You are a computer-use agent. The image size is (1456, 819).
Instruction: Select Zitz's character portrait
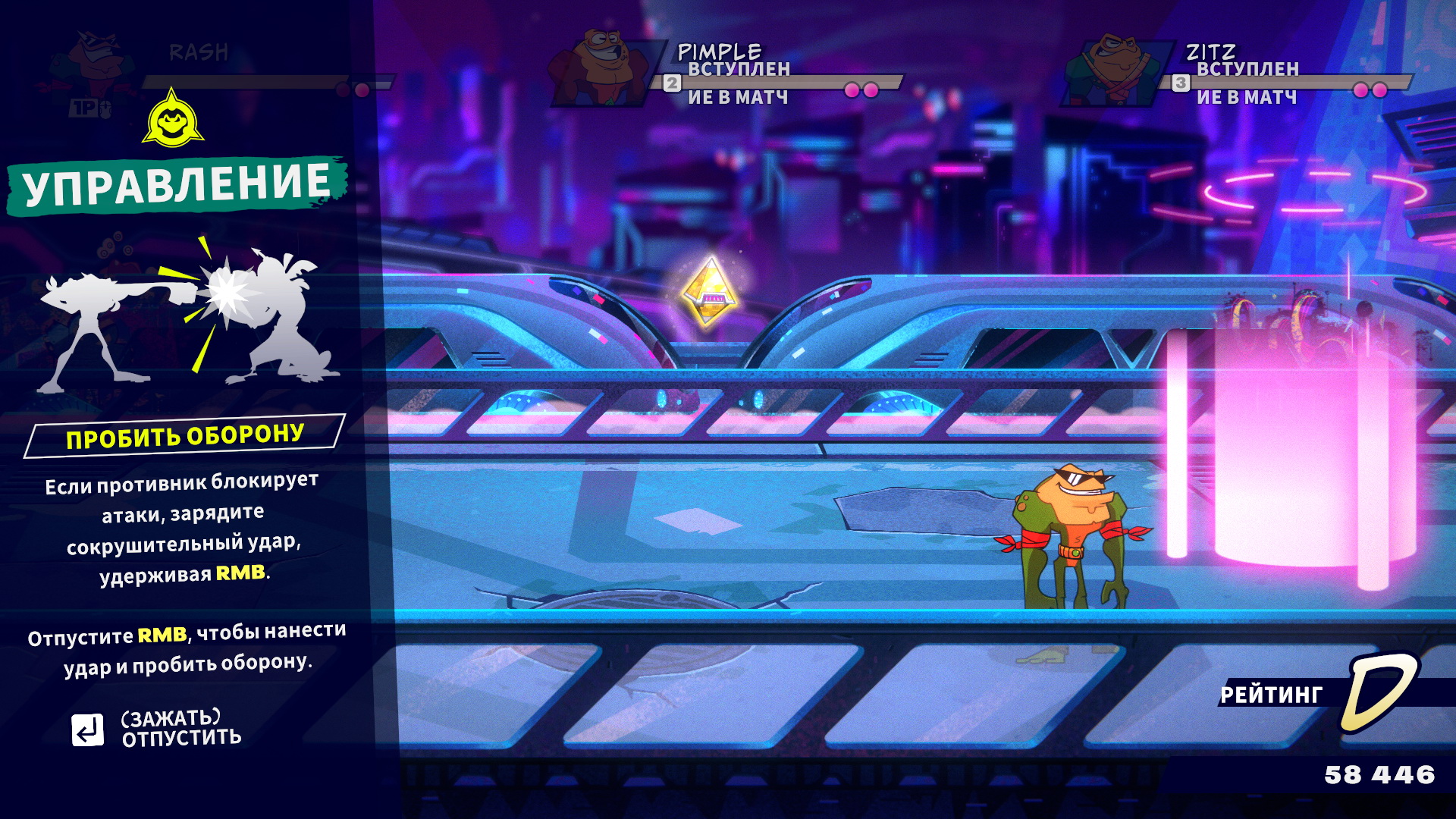1112,70
